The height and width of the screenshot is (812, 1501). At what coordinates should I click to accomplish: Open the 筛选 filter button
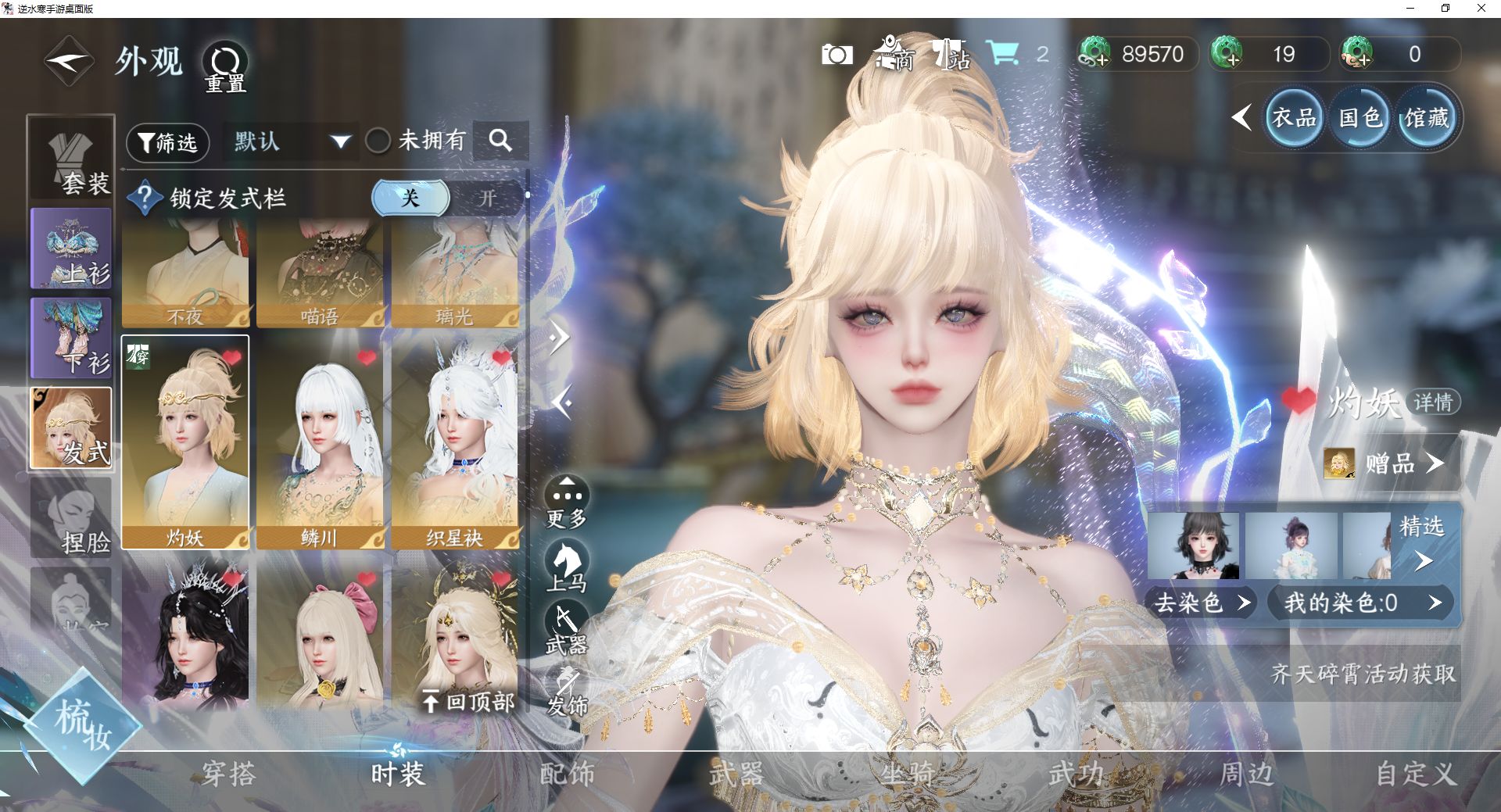coord(168,142)
